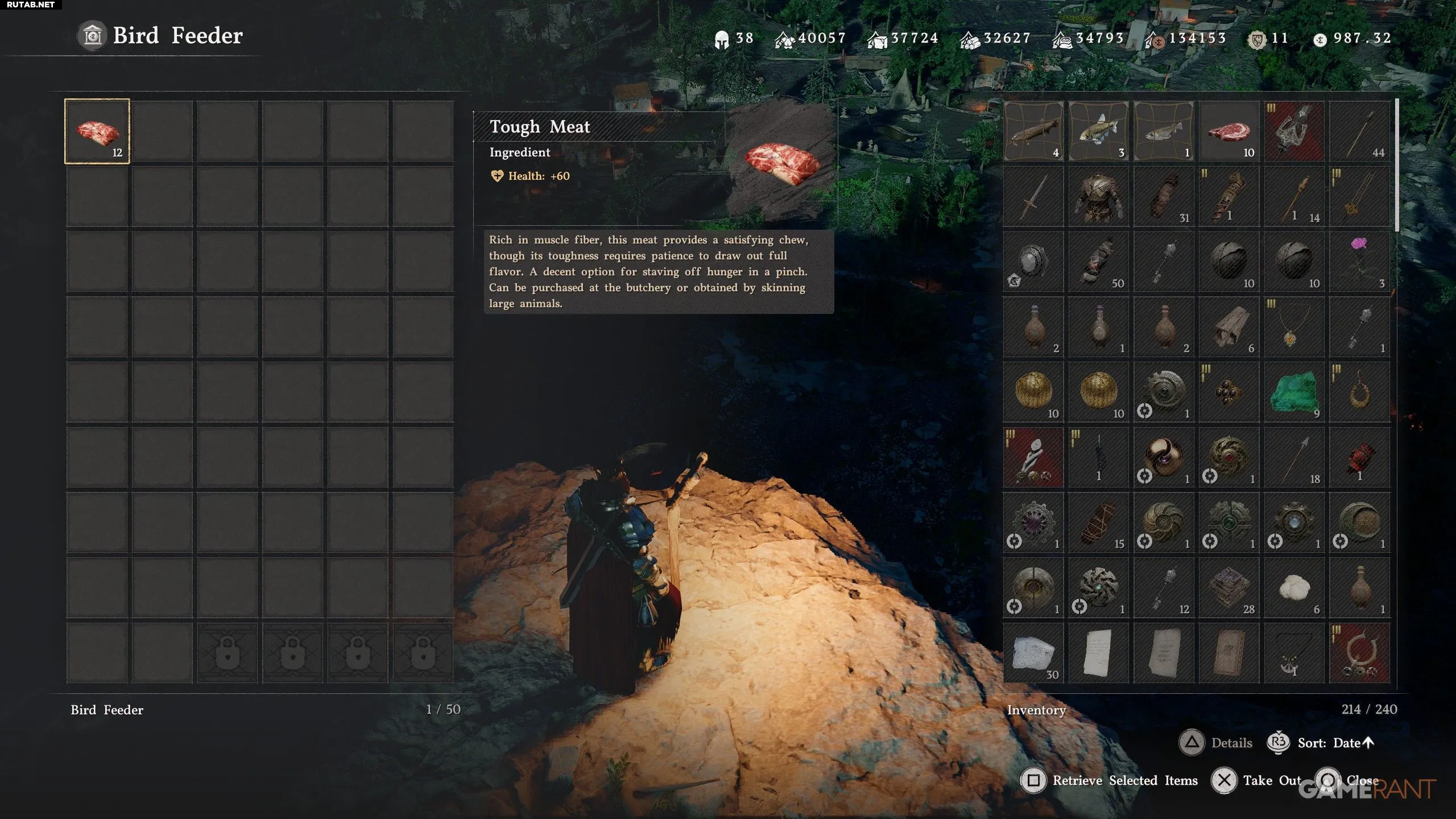Click the inventory scrollbar

click(1396, 165)
